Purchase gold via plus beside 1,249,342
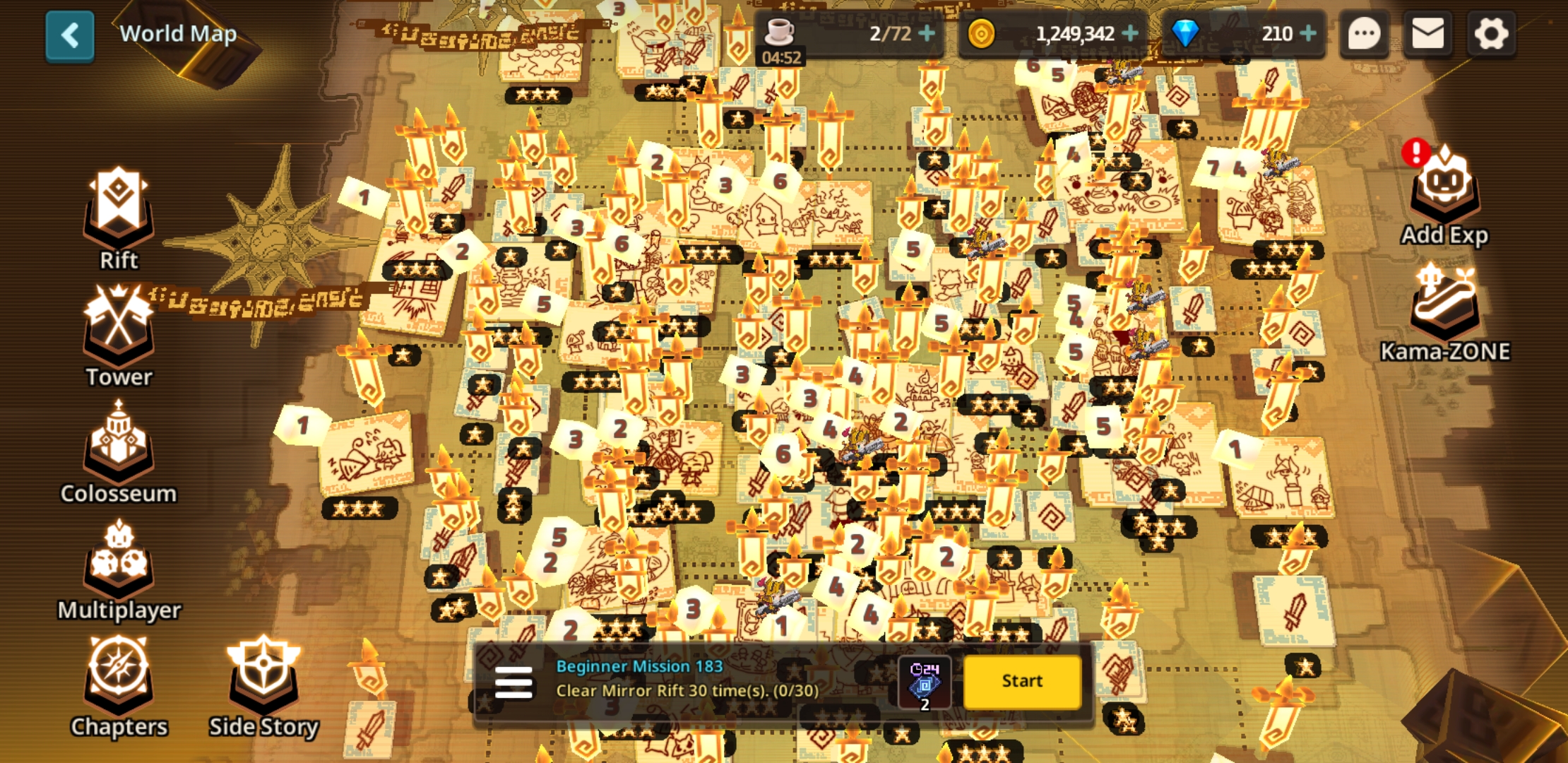Viewport: 1568px width, 763px height. tap(1130, 33)
